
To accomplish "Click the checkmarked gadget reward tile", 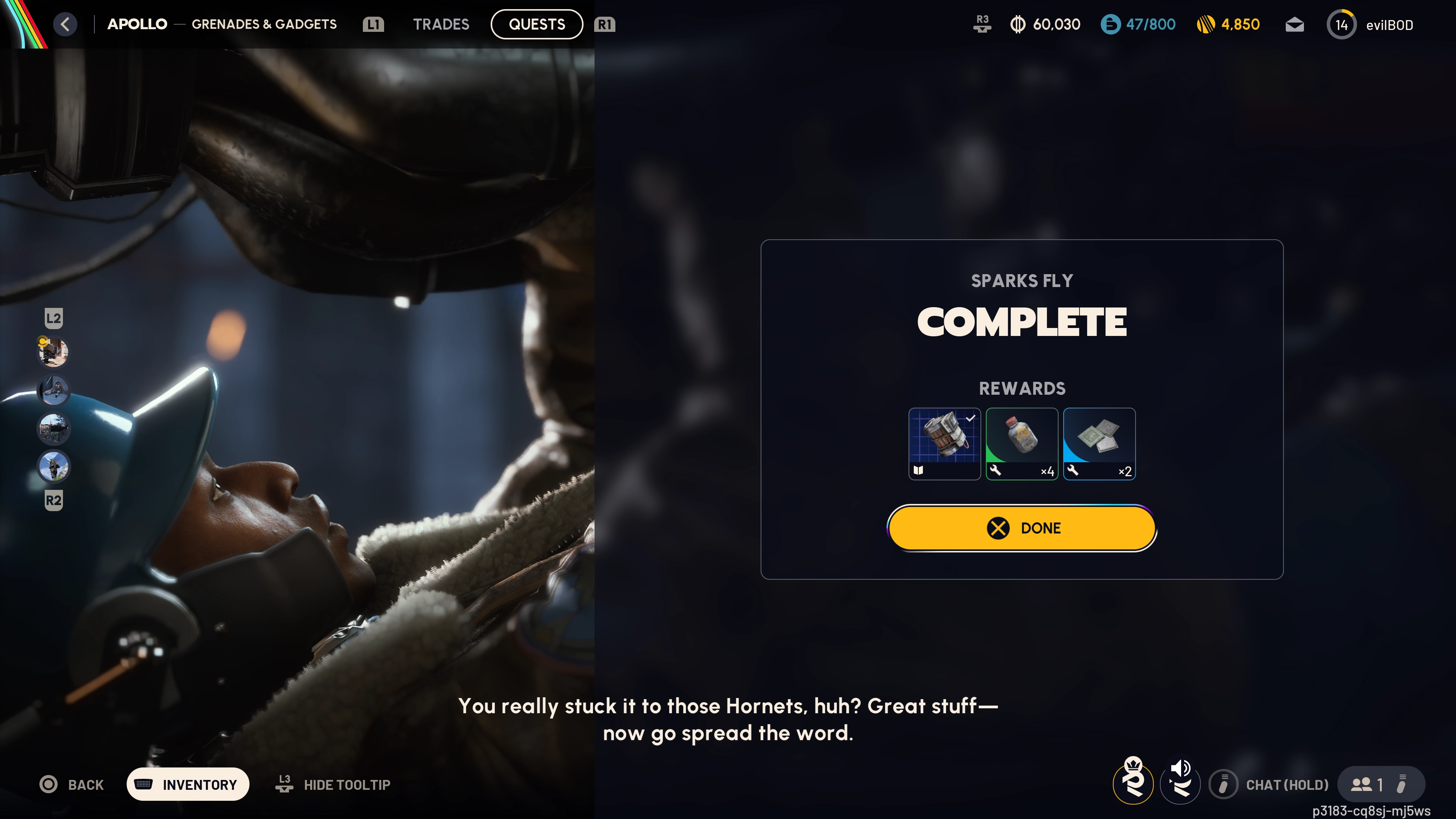I will pyautogui.click(x=945, y=444).
